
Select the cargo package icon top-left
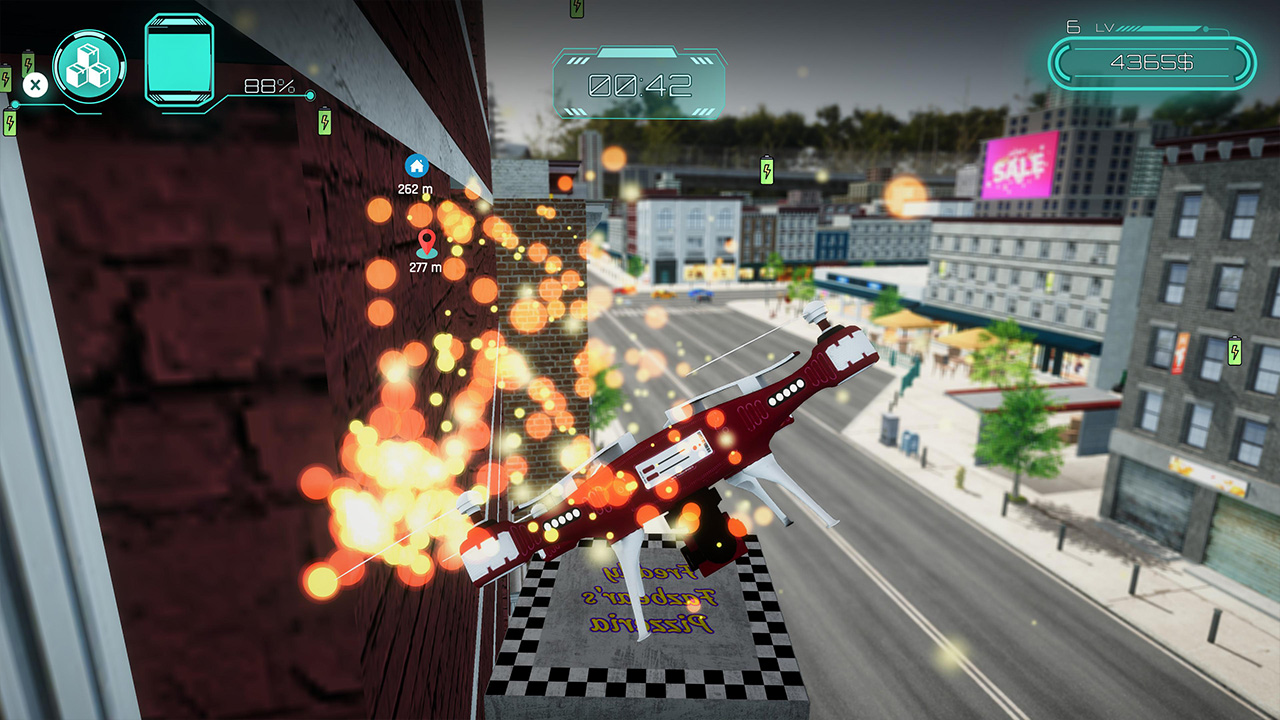tap(88, 66)
